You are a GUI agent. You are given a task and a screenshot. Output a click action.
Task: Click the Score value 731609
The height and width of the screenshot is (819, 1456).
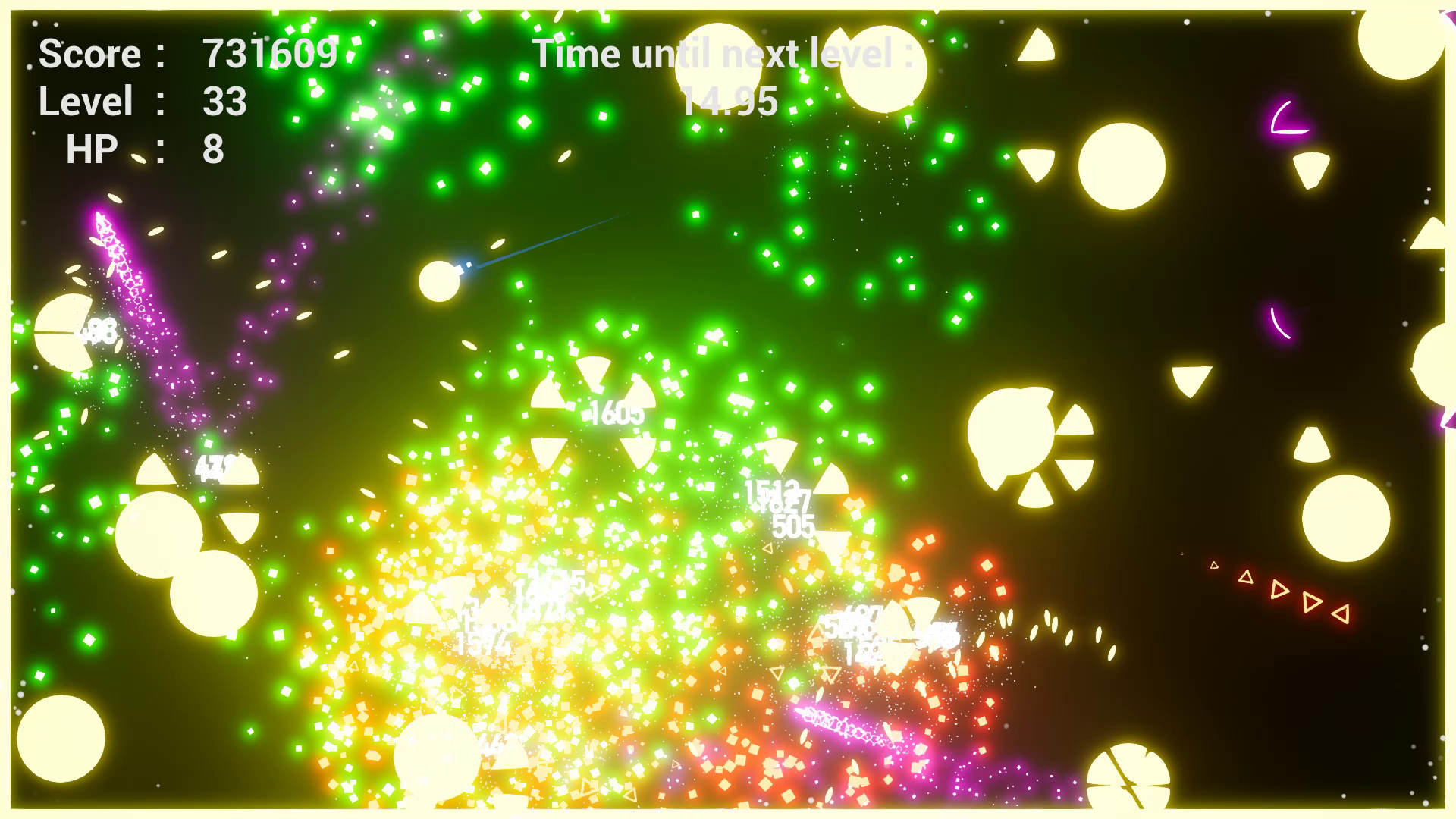[x=271, y=53]
